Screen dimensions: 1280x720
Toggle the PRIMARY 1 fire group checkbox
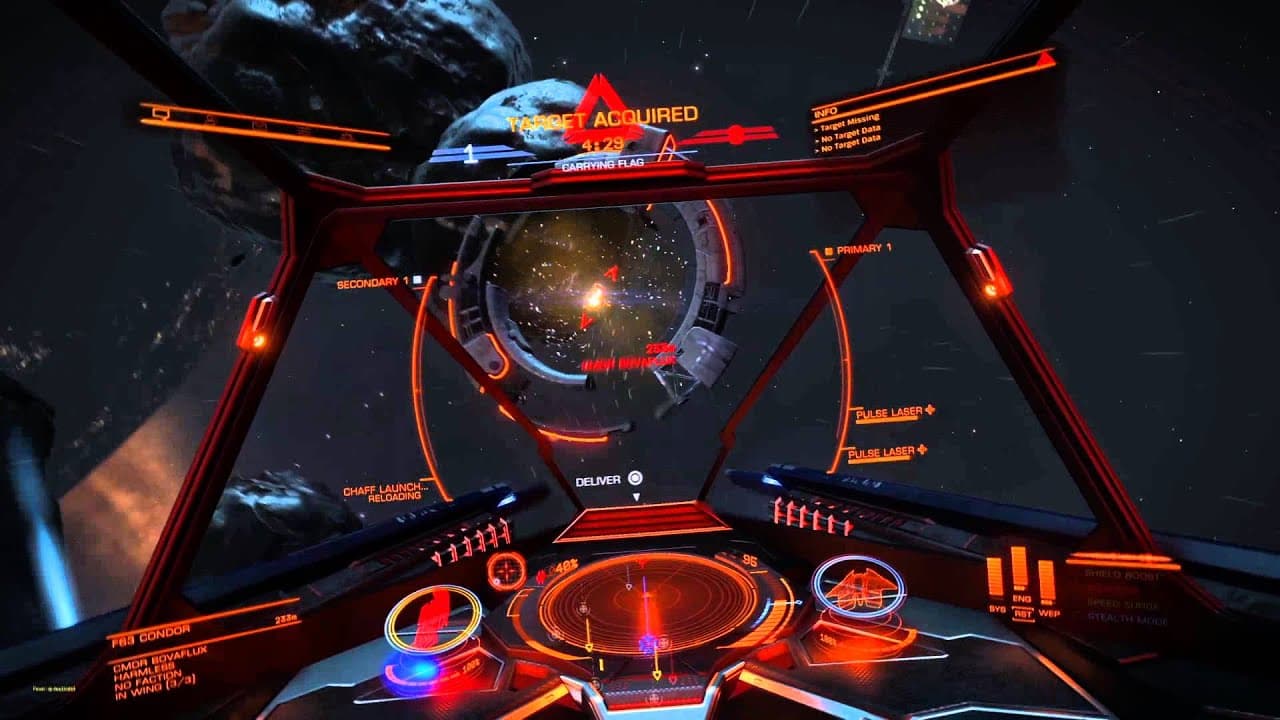[828, 253]
